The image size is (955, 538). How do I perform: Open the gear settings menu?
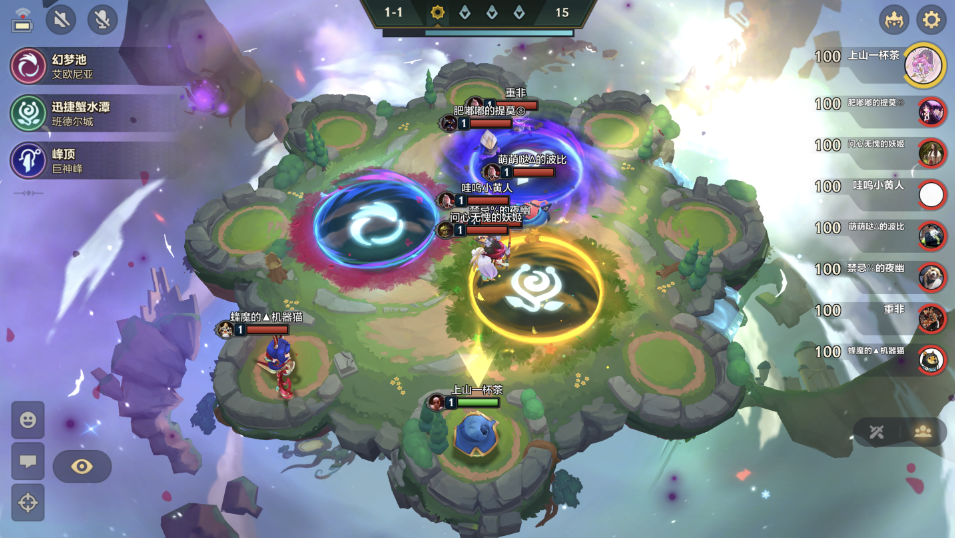932,19
